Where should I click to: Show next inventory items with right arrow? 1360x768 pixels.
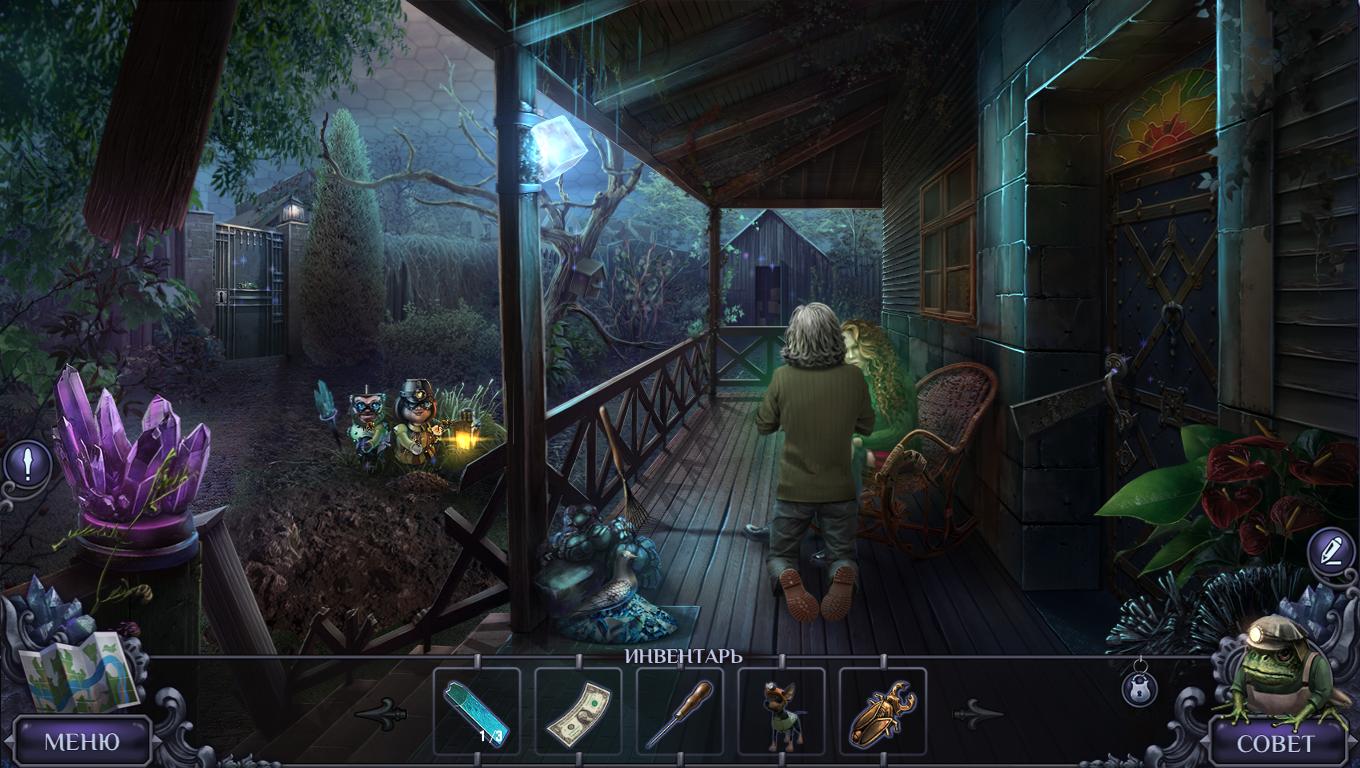click(977, 713)
